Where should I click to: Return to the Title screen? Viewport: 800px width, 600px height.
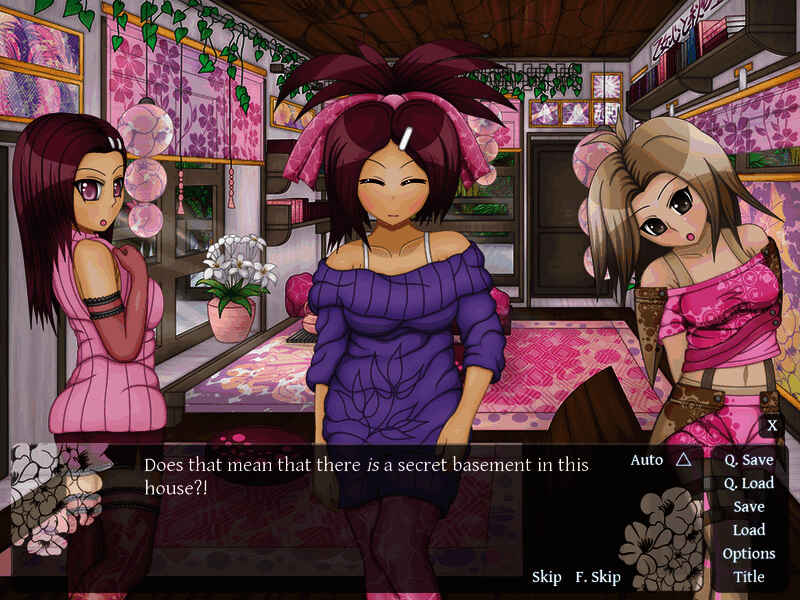point(748,576)
